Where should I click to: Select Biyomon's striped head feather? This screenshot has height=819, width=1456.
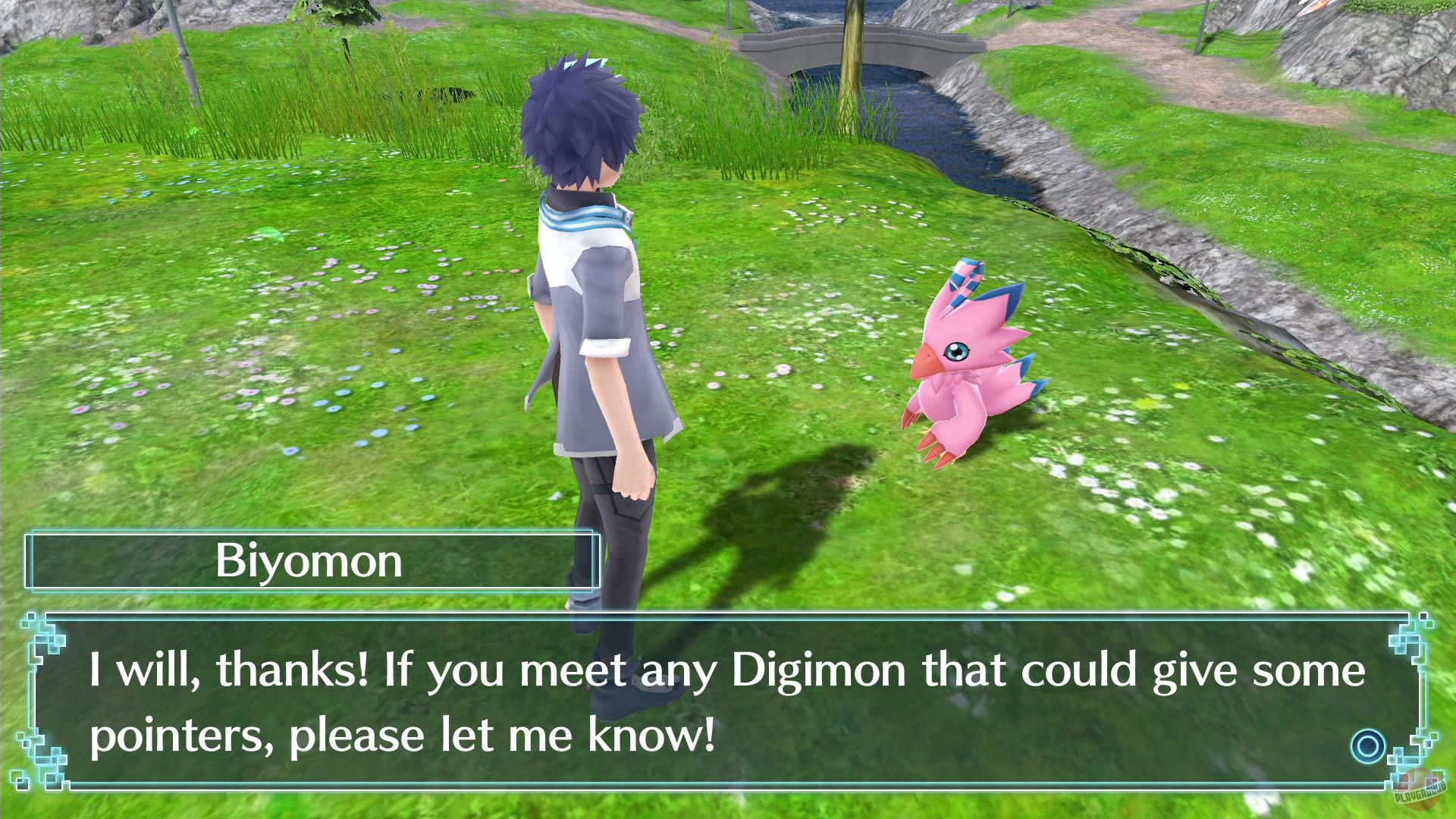point(962,281)
